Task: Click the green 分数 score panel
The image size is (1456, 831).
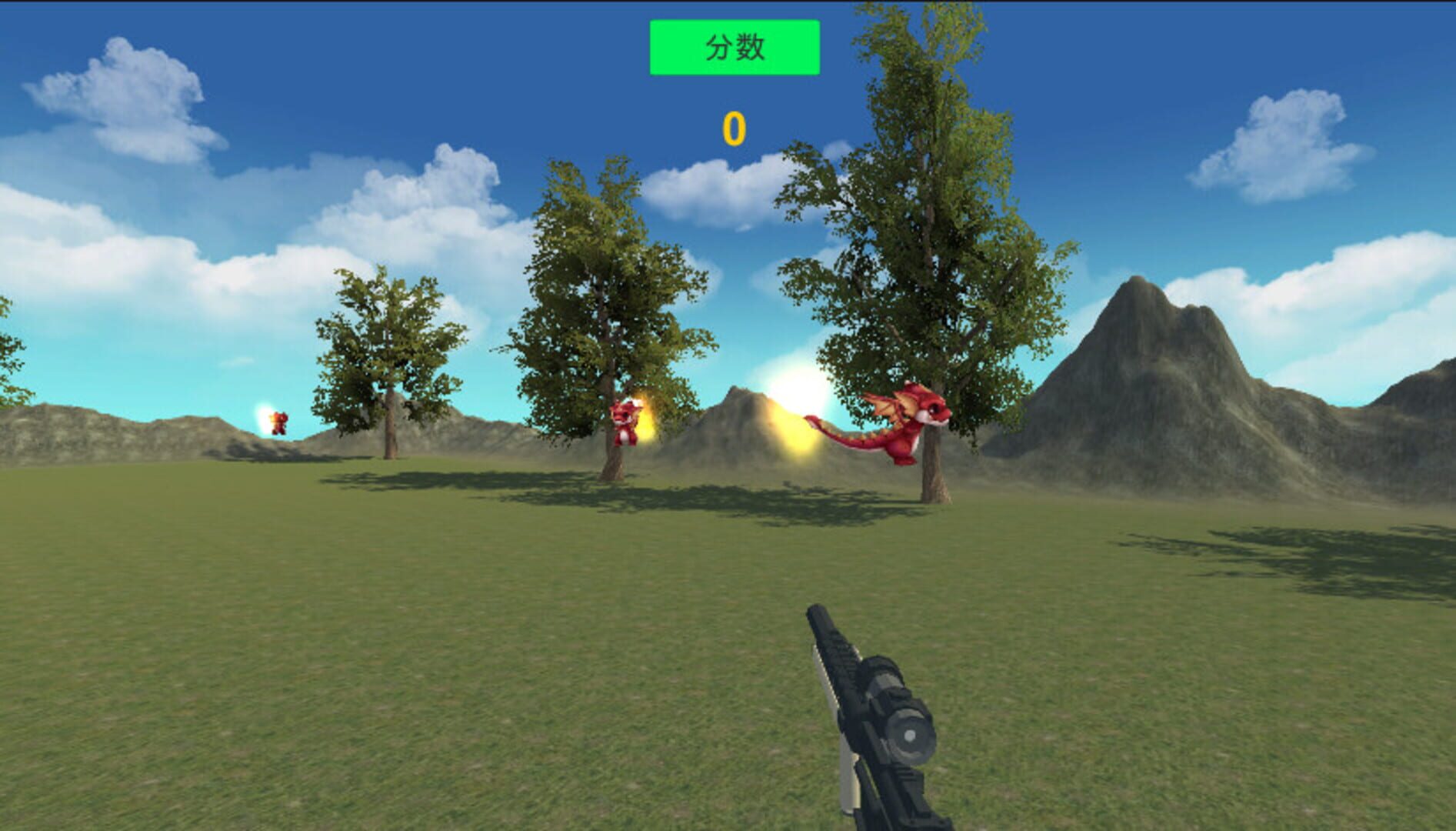Action: click(x=735, y=48)
